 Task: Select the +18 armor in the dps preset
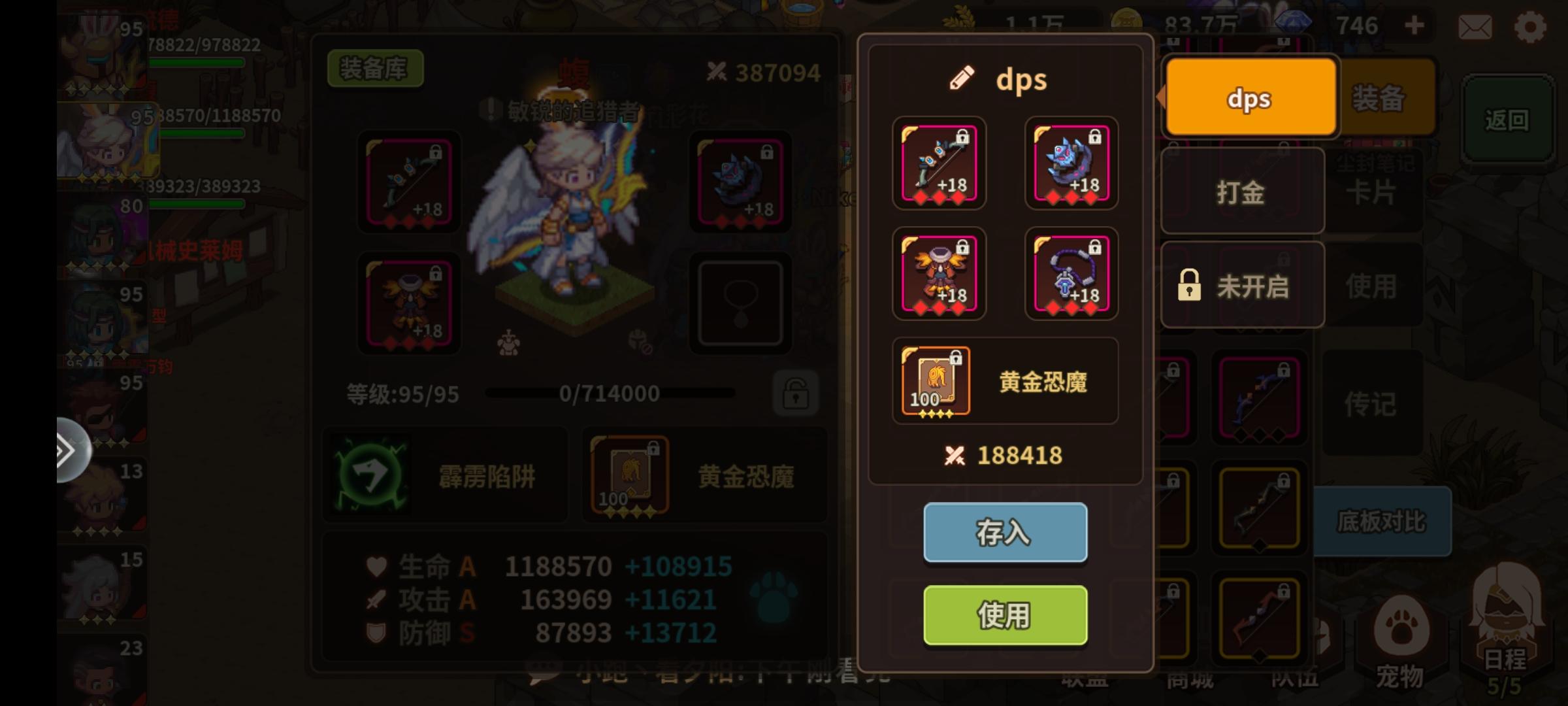[x=939, y=275]
